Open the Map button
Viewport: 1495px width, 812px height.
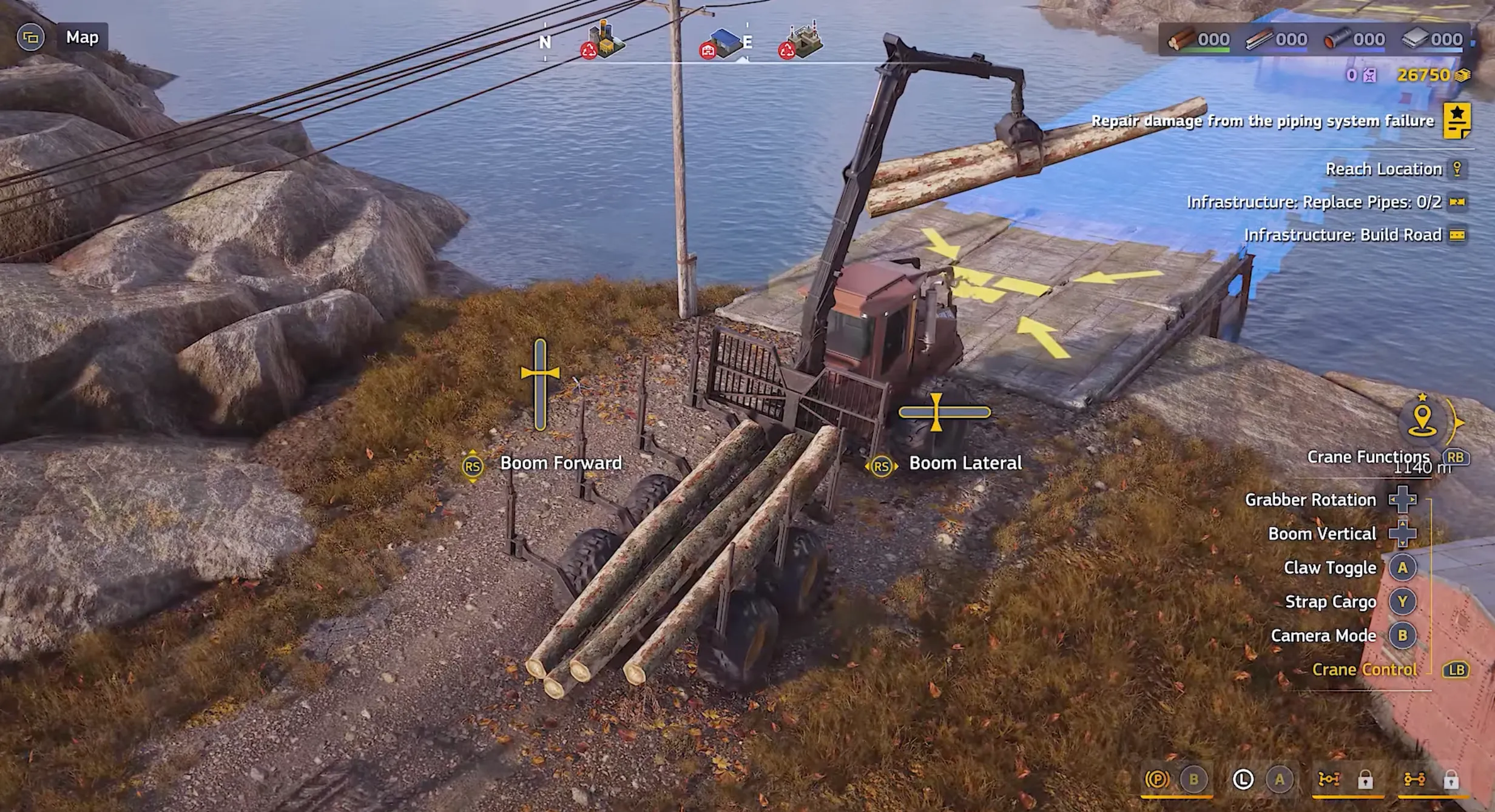coord(81,38)
